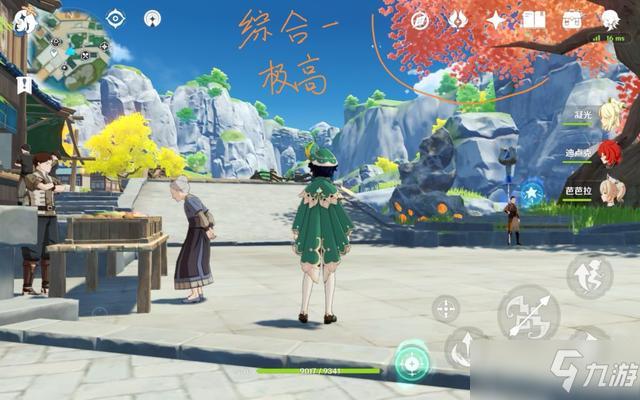Open the wish four-pointed star icon
The image size is (640, 400).
click(496, 19)
